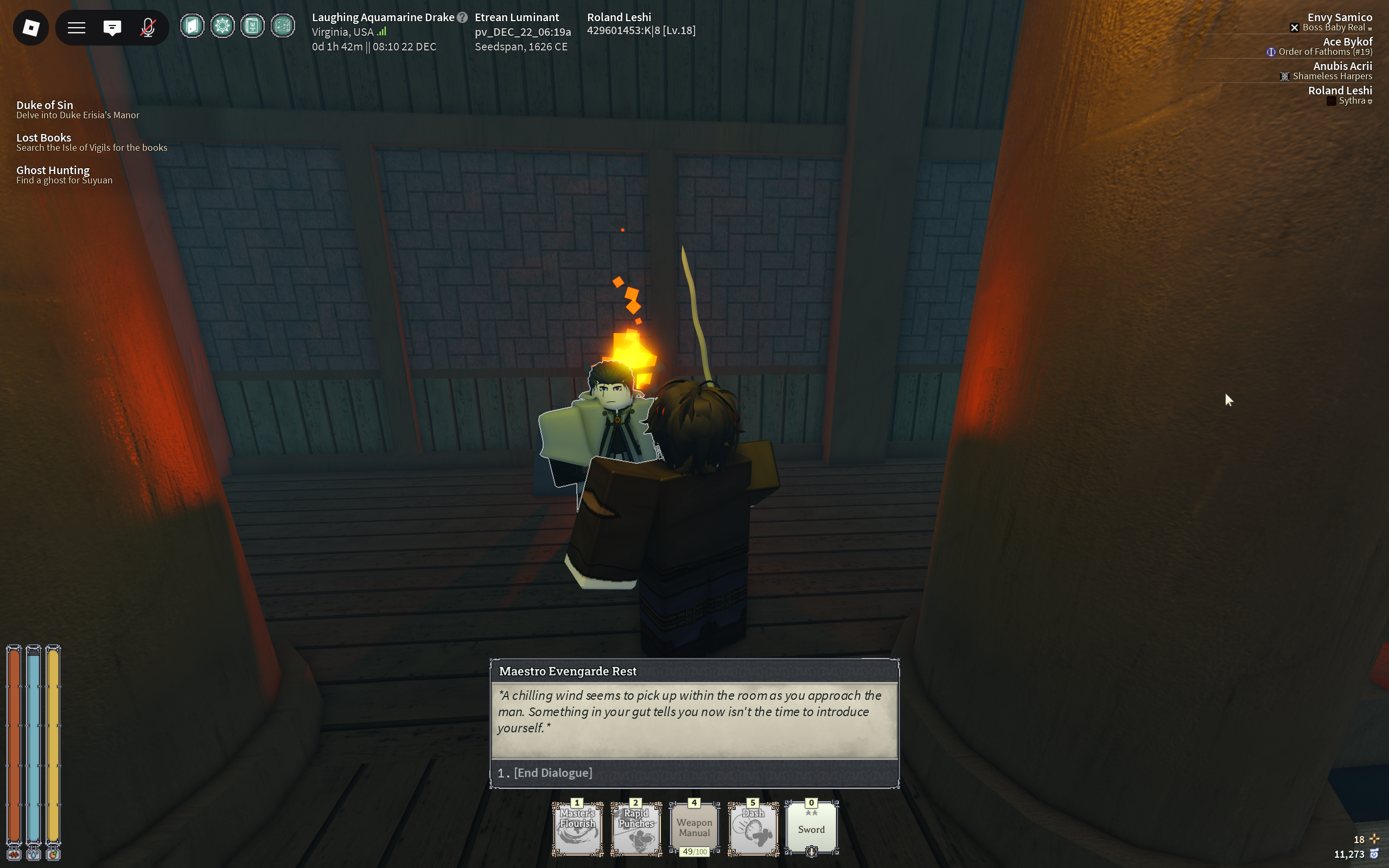Open the map icon button
The width and height of the screenshot is (1389, 868).
(282, 26)
